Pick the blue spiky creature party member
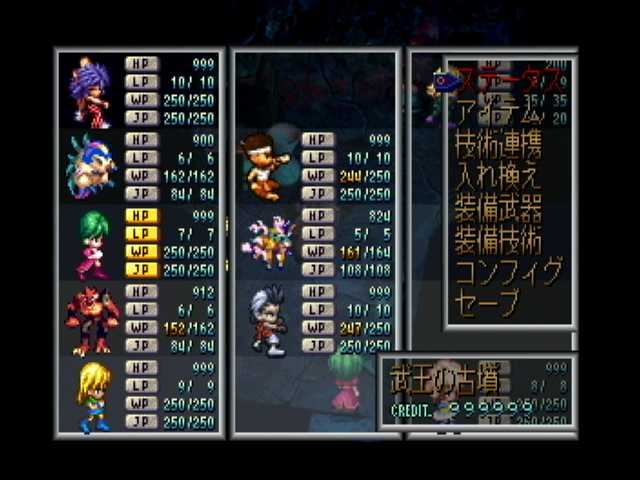The height and width of the screenshot is (480, 640). (x=91, y=166)
